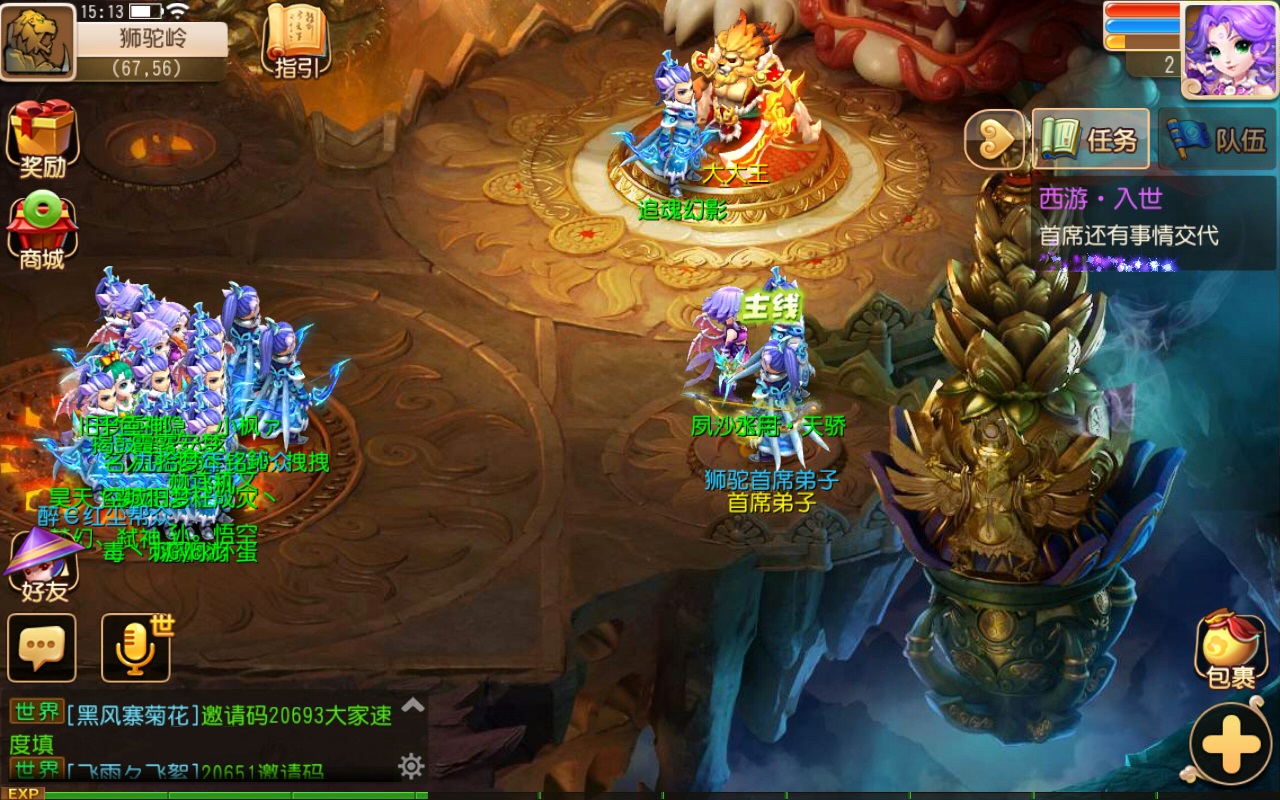The height and width of the screenshot is (800, 1280).
Task: Expand the golden plus menu button
Action: tap(1232, 745)
